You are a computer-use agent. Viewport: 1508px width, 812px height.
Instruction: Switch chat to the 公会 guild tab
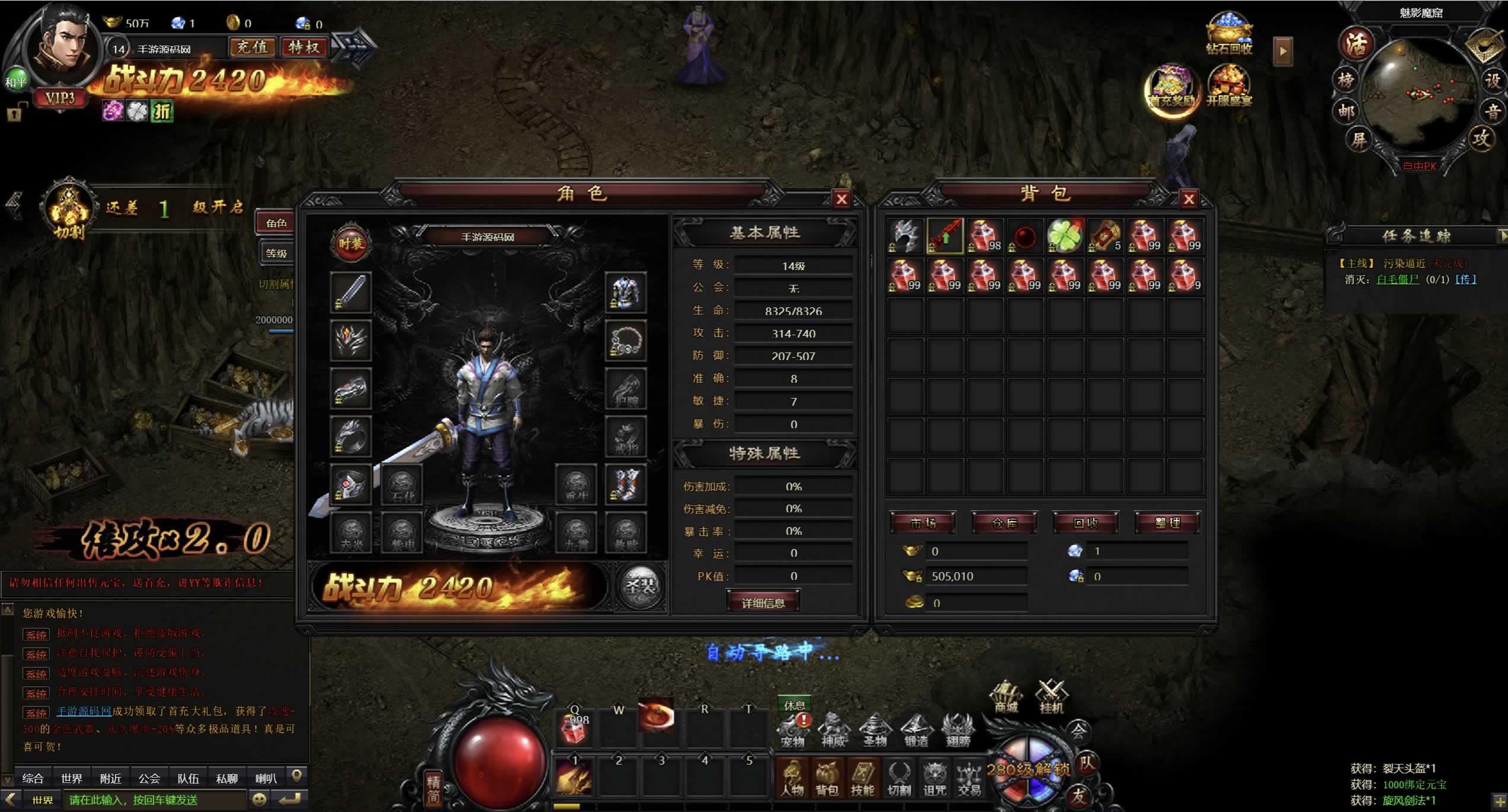tap(149, 778)
